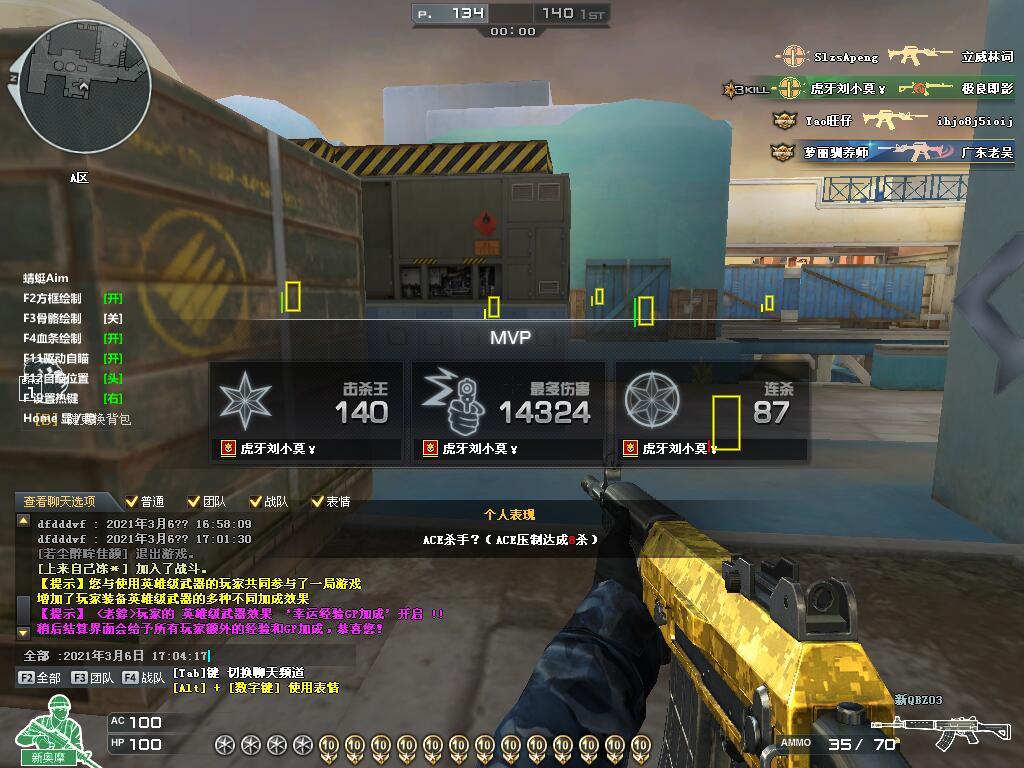Image resolution: width=1024 pixels, height=768 pixels.
Task: Toggle the 表情 chat filter checkbox
Action: click(x=318, y=501)
